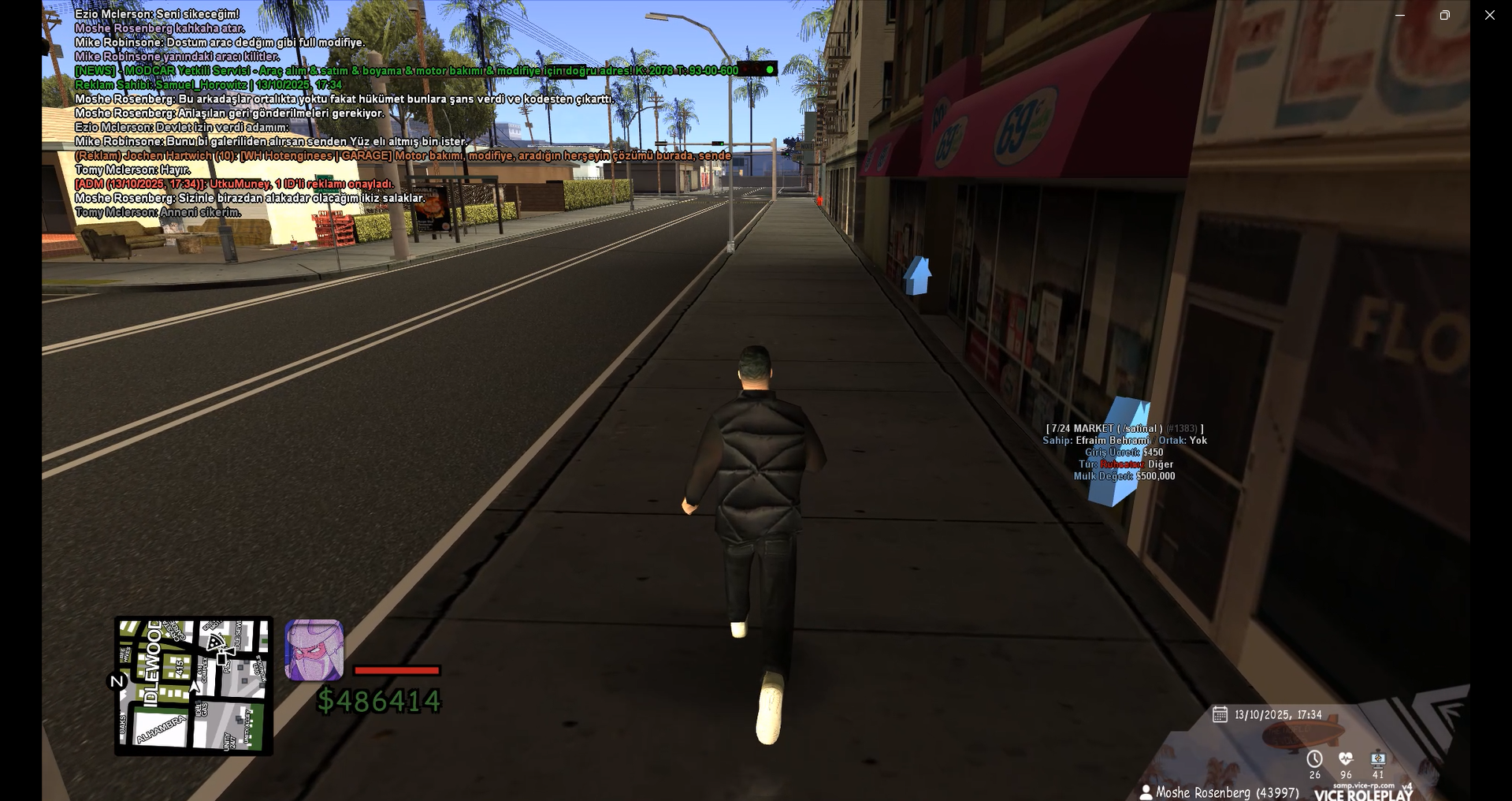Minimize the game window
The image size is (1512, 801).
click(1400, 15)
